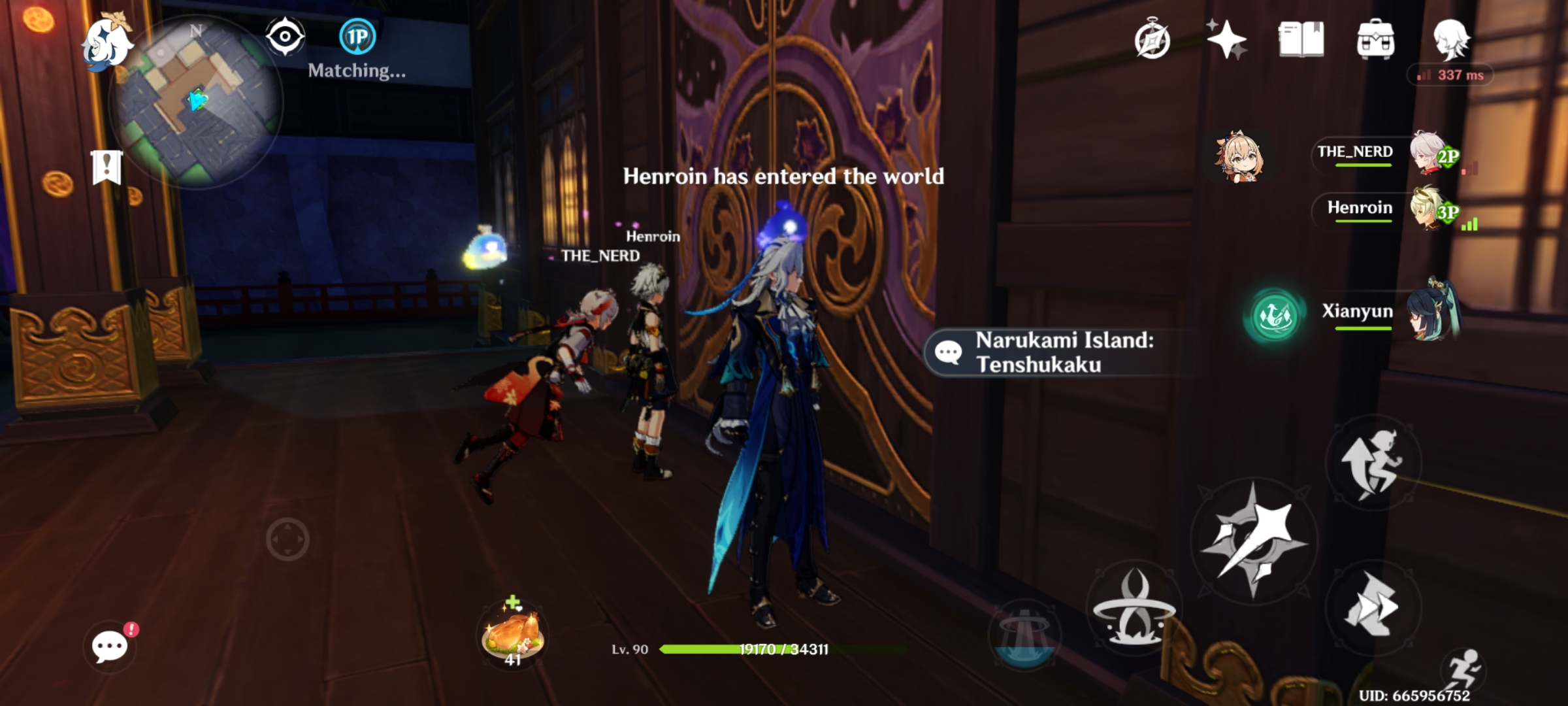The width and height of the screenshot is (1568, 706).
Task: Toggle the challenge eye icon near minimap
Action: click(286, 37)
